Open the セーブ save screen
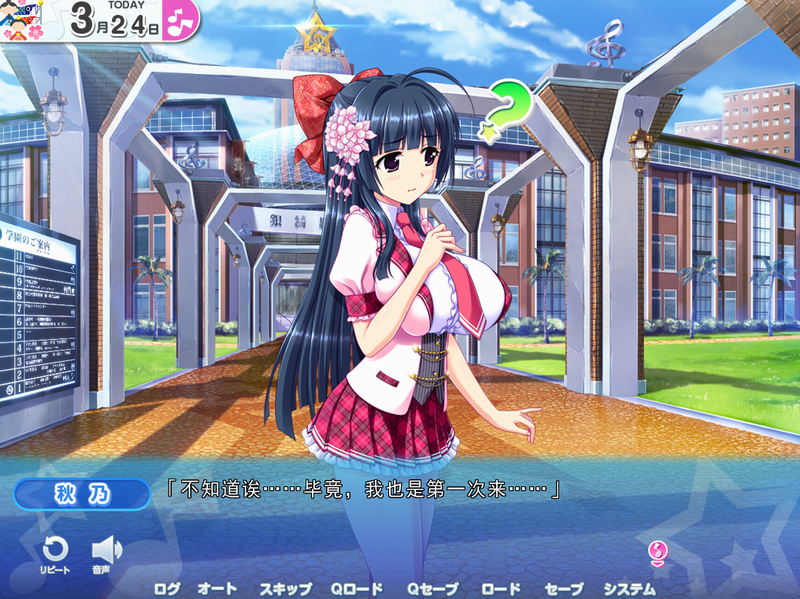The width and height of the screenshot is (800, 599). click(x=564, y=589)
